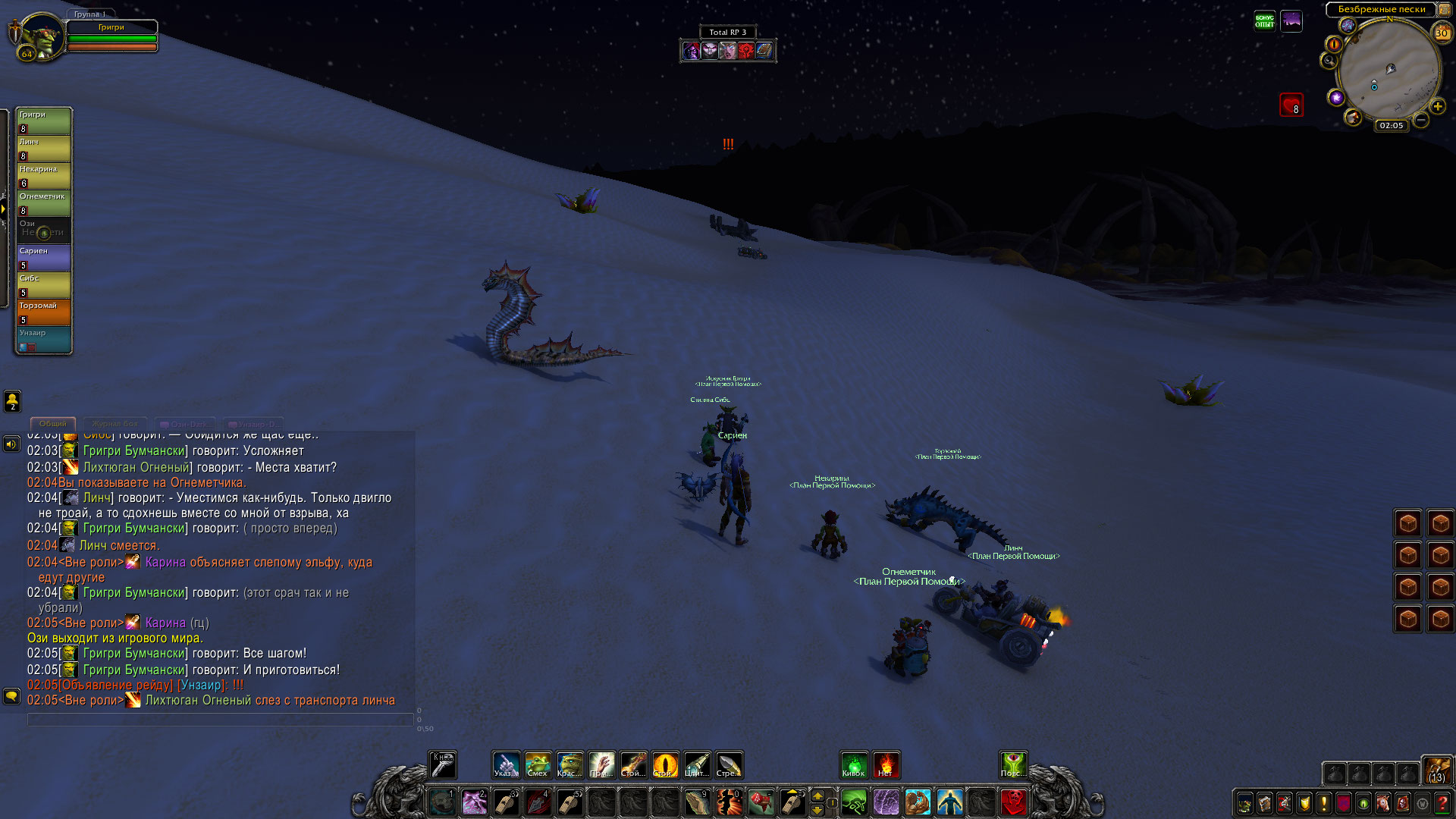Open the character info goblin portrait button
Screen dimensions: 1456x819
[1244, 802]
